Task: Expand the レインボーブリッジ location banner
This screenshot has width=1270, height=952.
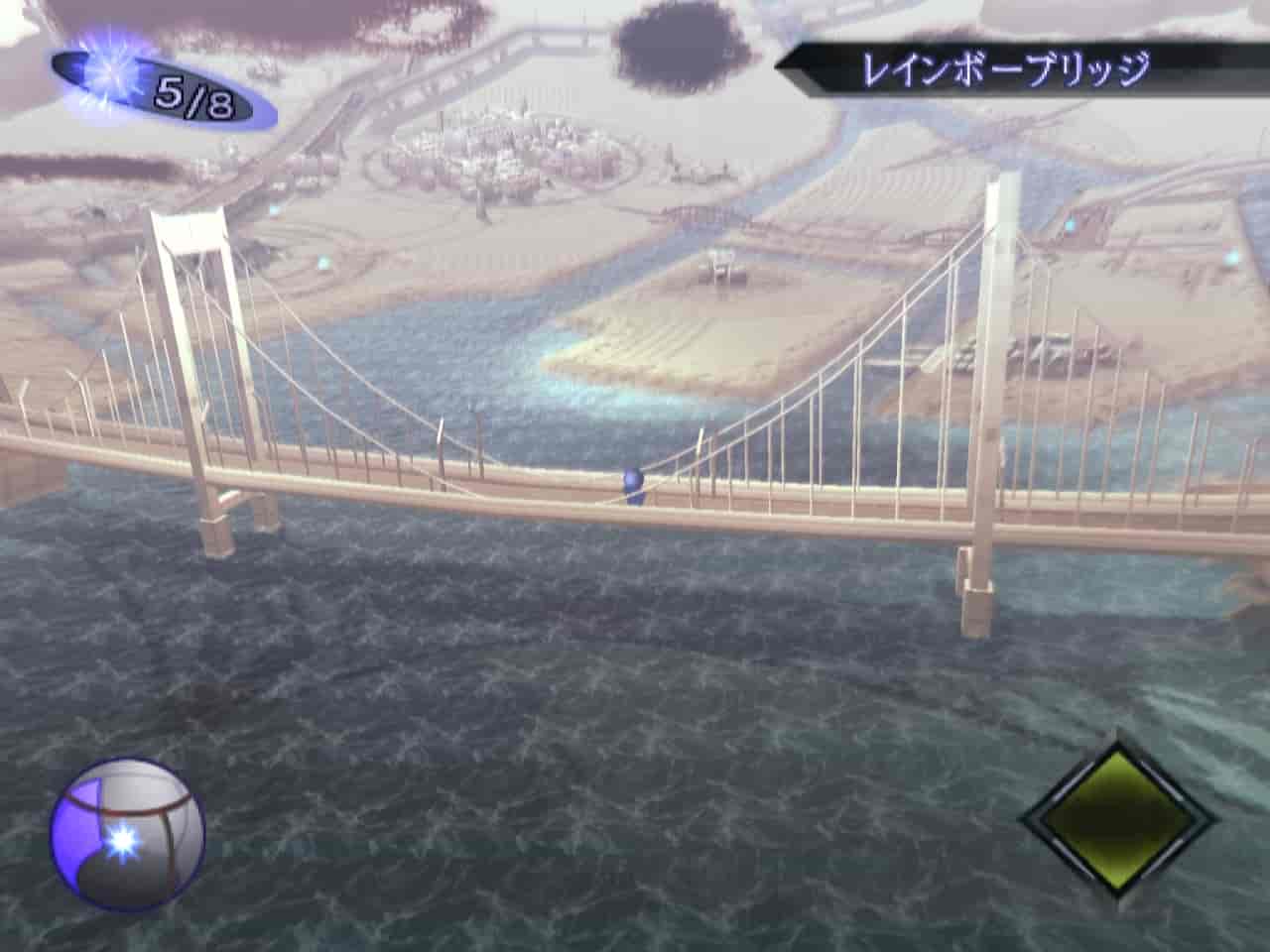Action: 1005,66
